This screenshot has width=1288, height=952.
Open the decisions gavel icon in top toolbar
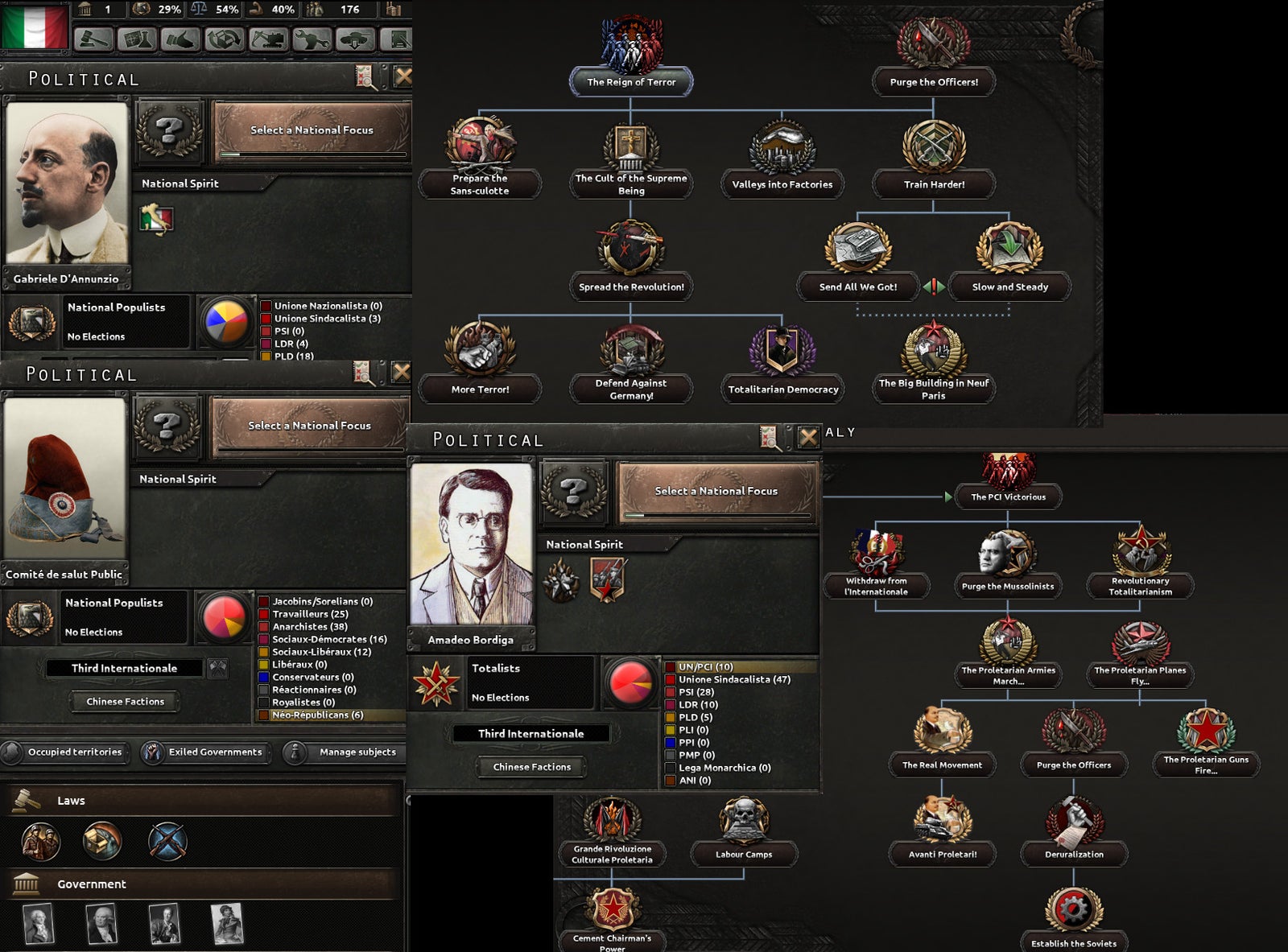click(92, 38)
